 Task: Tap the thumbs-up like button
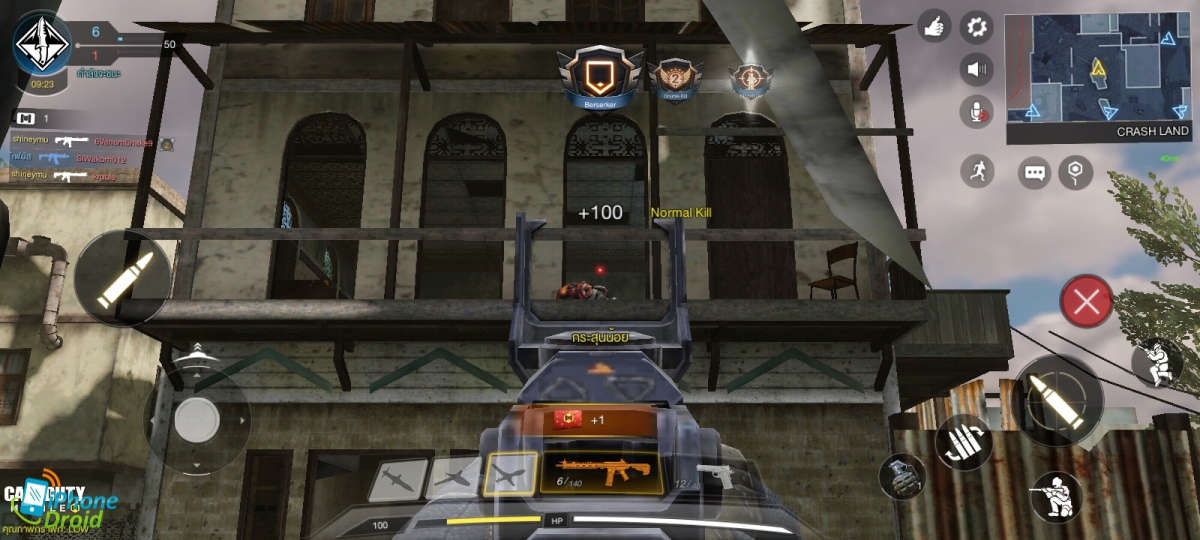pyautogui.click(x=935, y=27)
